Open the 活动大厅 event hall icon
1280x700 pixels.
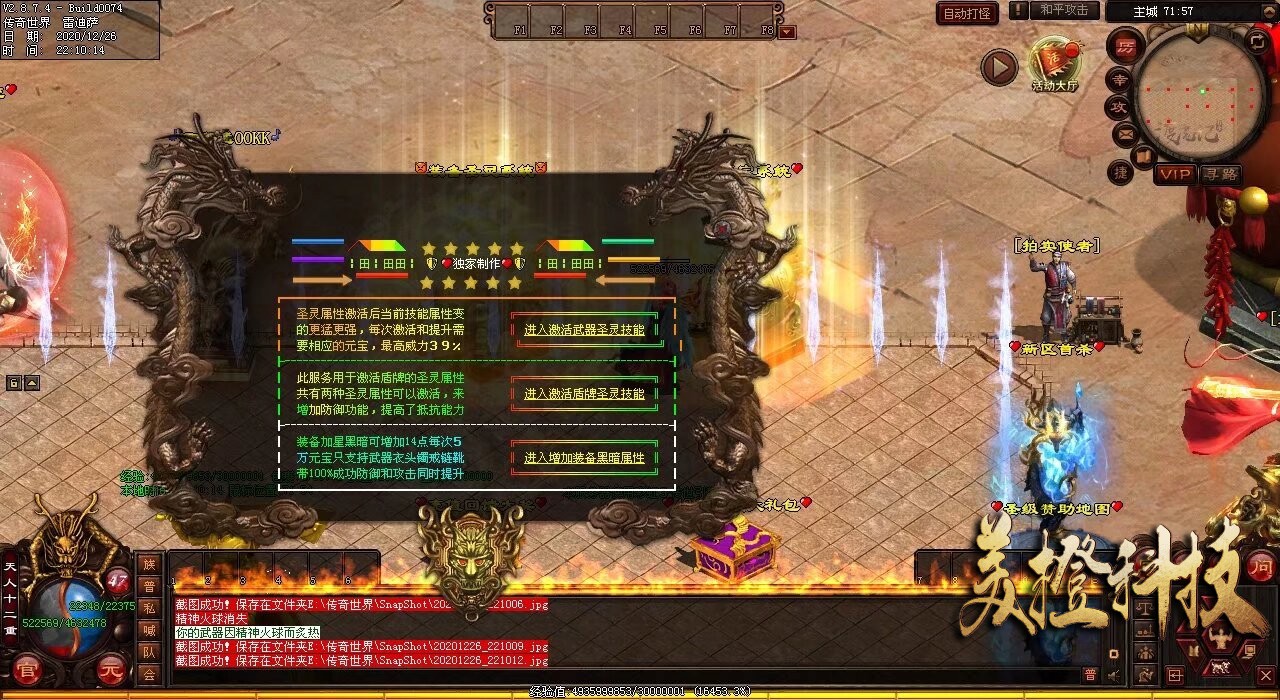coord(1055,64)
